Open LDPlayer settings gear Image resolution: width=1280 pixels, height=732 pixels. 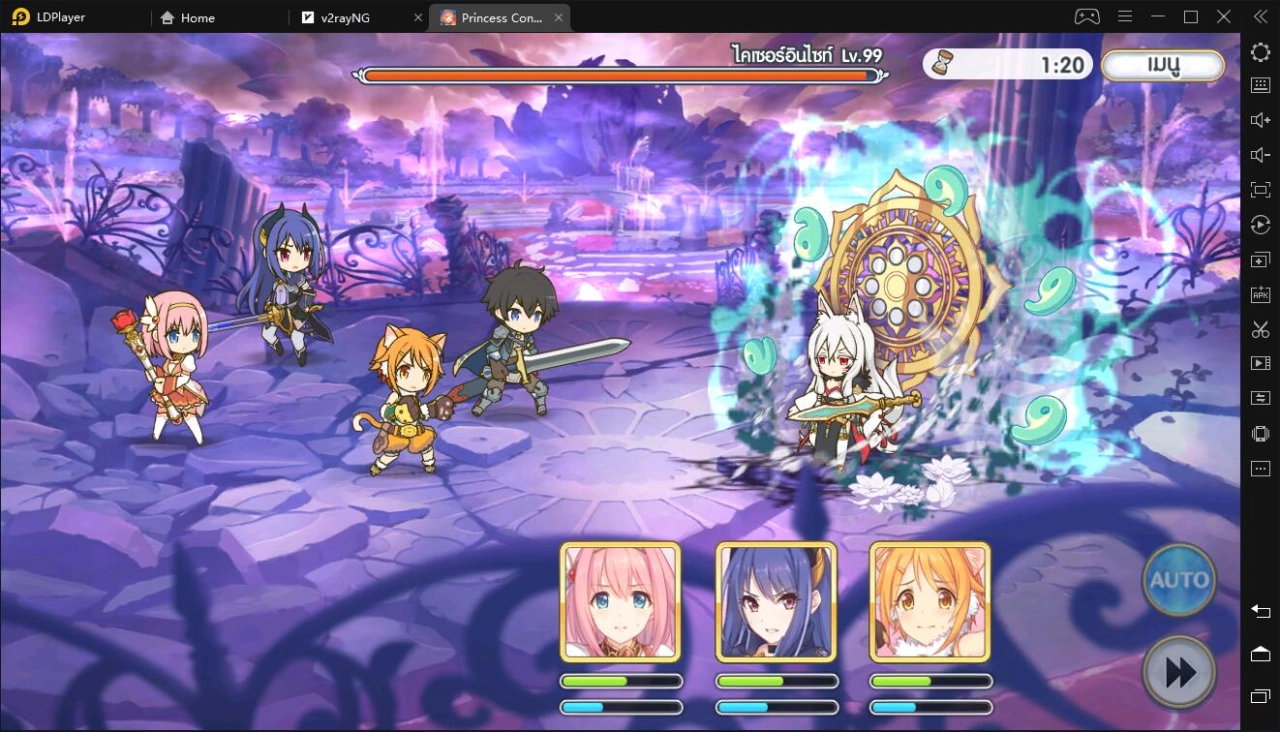coord(1259,52)
